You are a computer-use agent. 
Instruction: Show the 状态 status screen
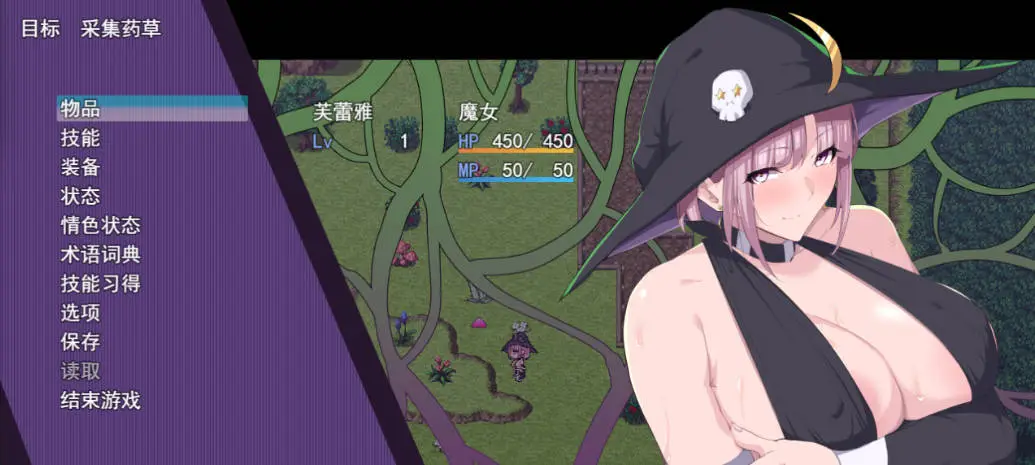pos(80,196)
